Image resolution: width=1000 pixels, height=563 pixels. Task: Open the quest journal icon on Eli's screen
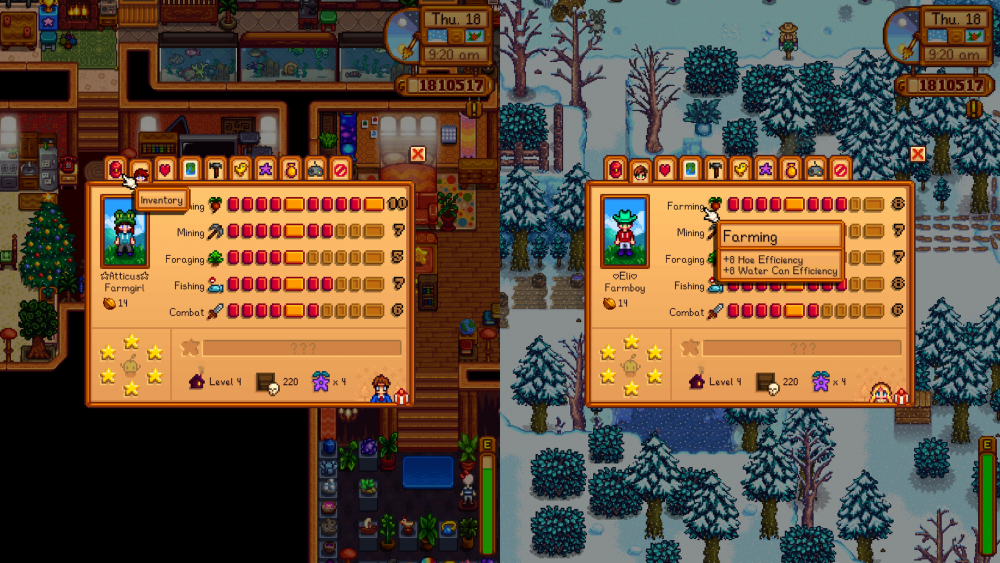973,108
